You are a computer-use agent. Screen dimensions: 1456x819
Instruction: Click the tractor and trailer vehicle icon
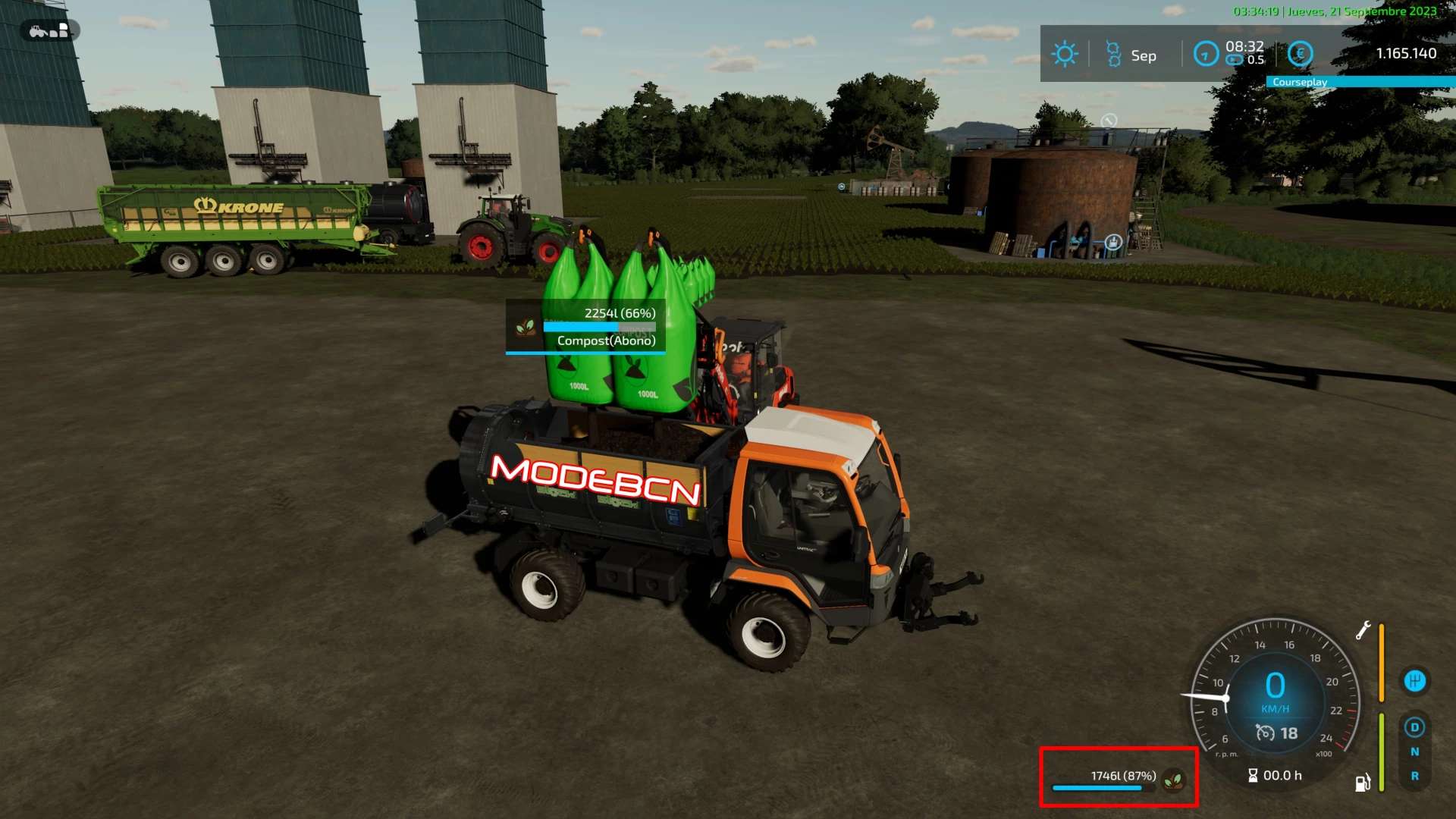point(49,31)
